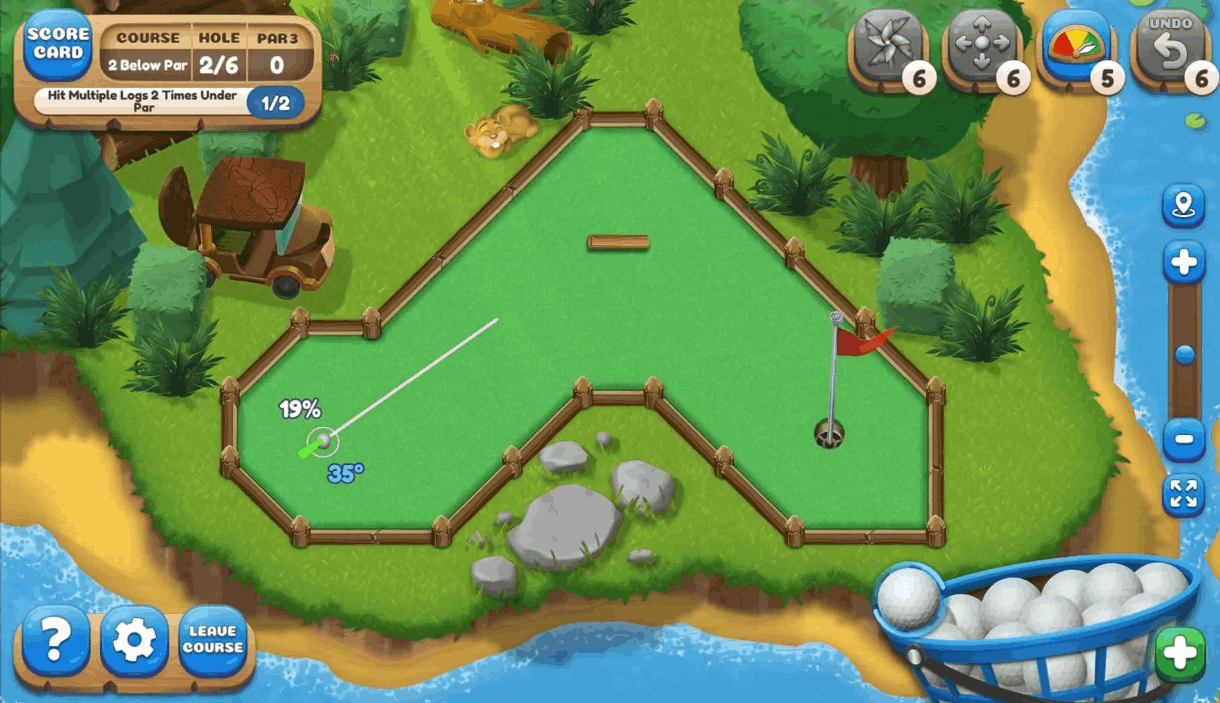Use the pinwheel wind power-up
This screenshot has width=1220, height=703.
[887, 48]
